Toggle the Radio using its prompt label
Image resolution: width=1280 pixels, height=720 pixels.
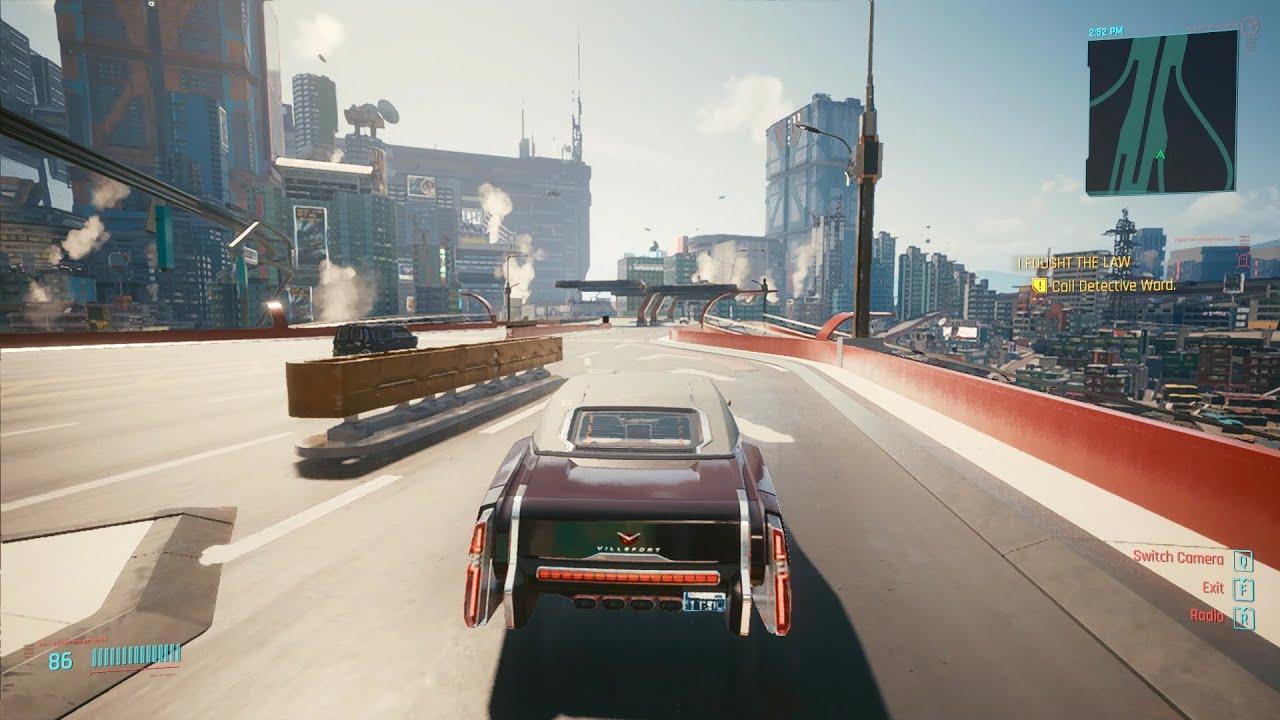1207,616
